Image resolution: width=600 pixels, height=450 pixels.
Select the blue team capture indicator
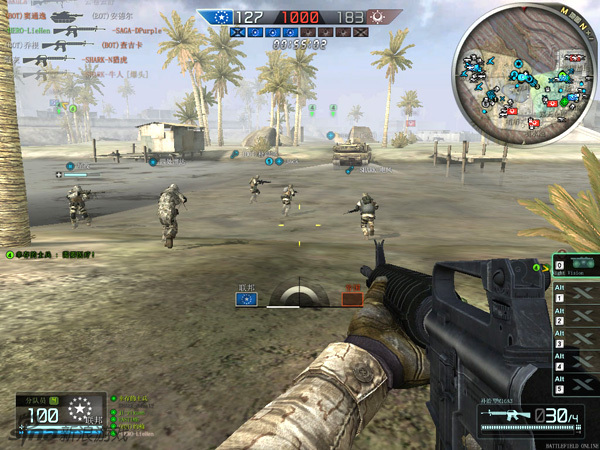pyautogui.click(x=246, y=294)
